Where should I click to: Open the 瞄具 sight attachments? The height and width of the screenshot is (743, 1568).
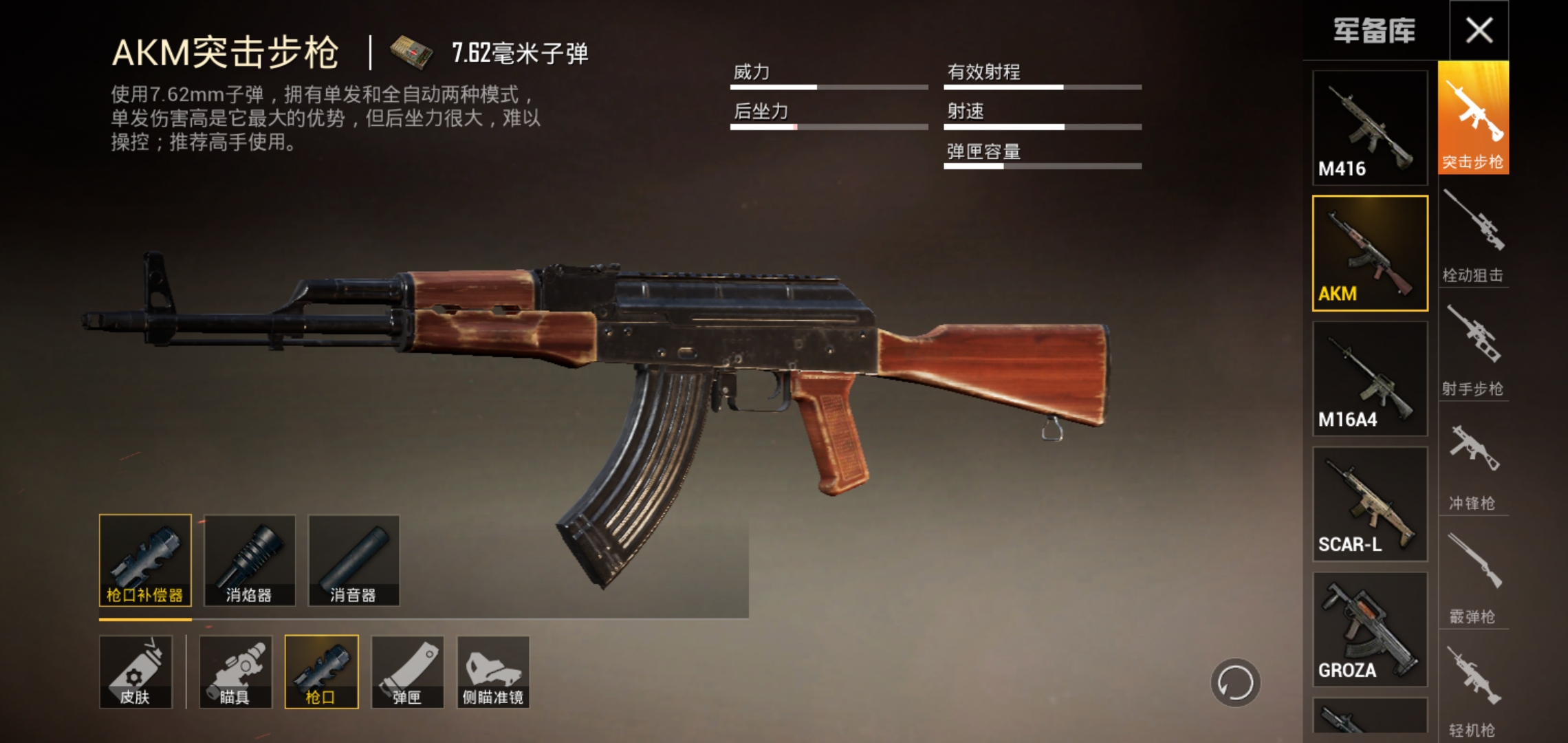[x=235, y=672]
